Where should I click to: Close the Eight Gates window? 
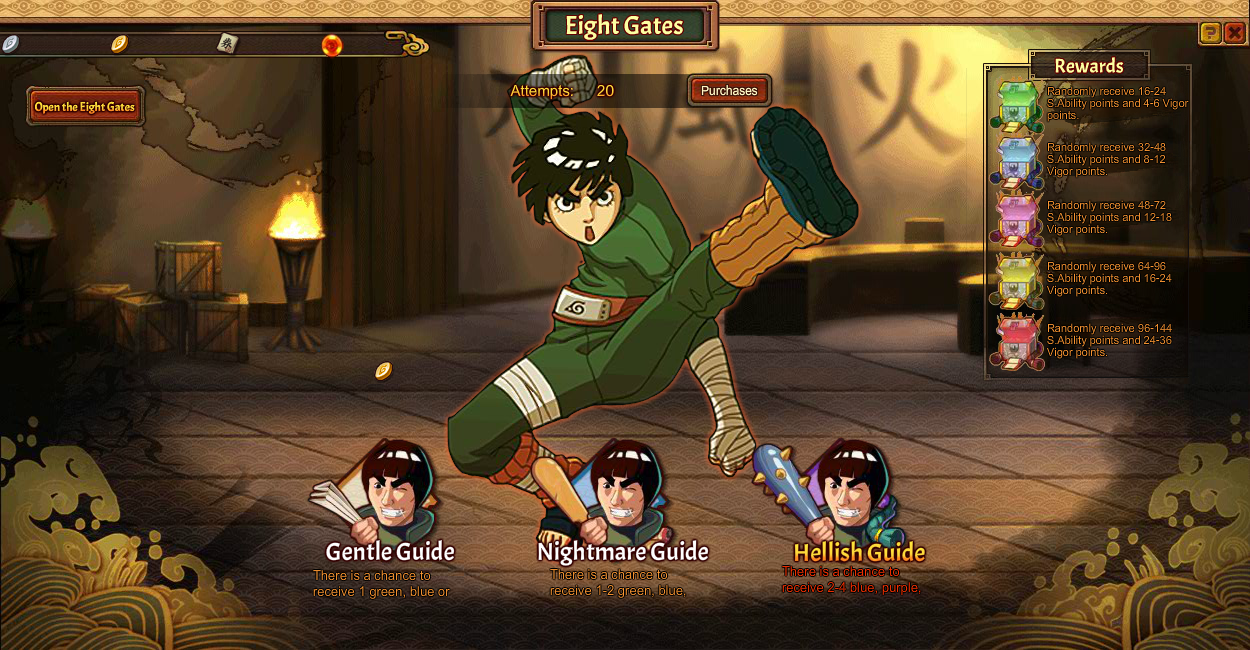(x=1234, y=33)
